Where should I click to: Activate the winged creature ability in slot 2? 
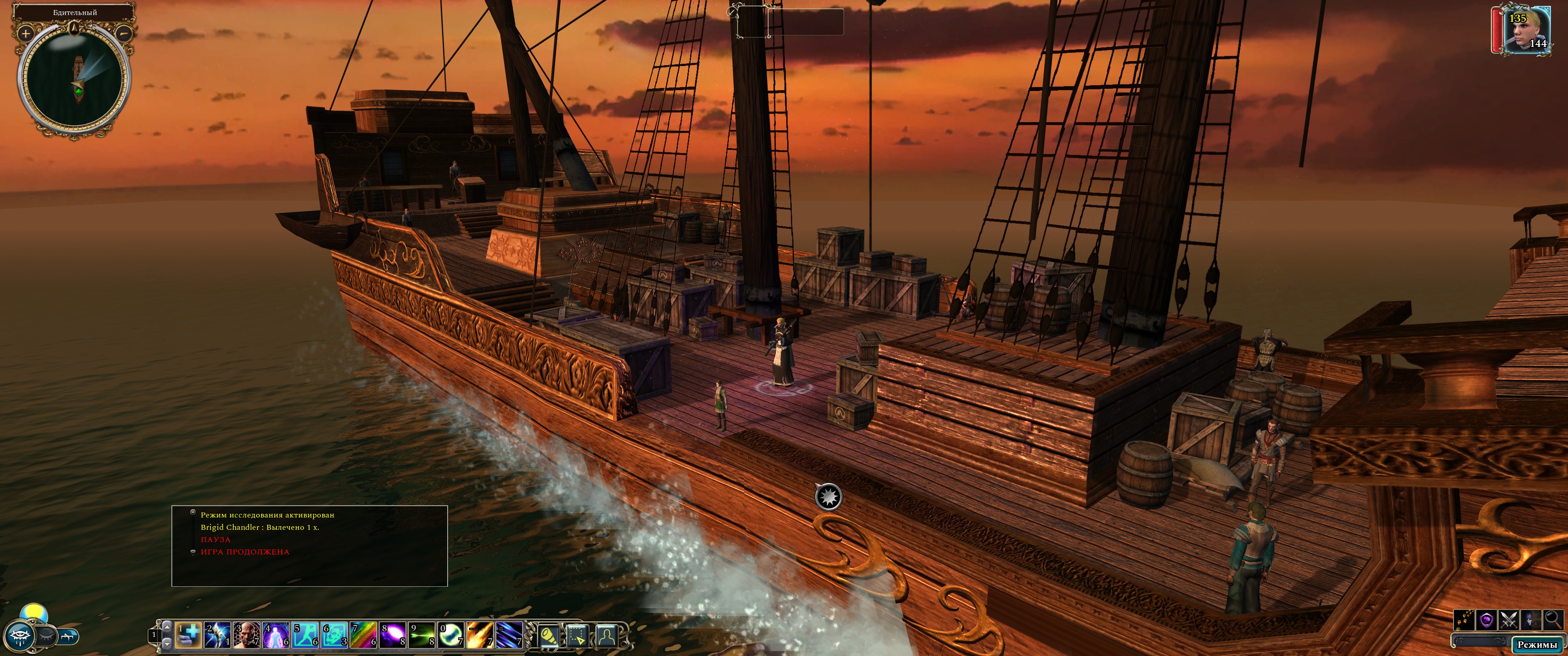click(x=217, y=635)
